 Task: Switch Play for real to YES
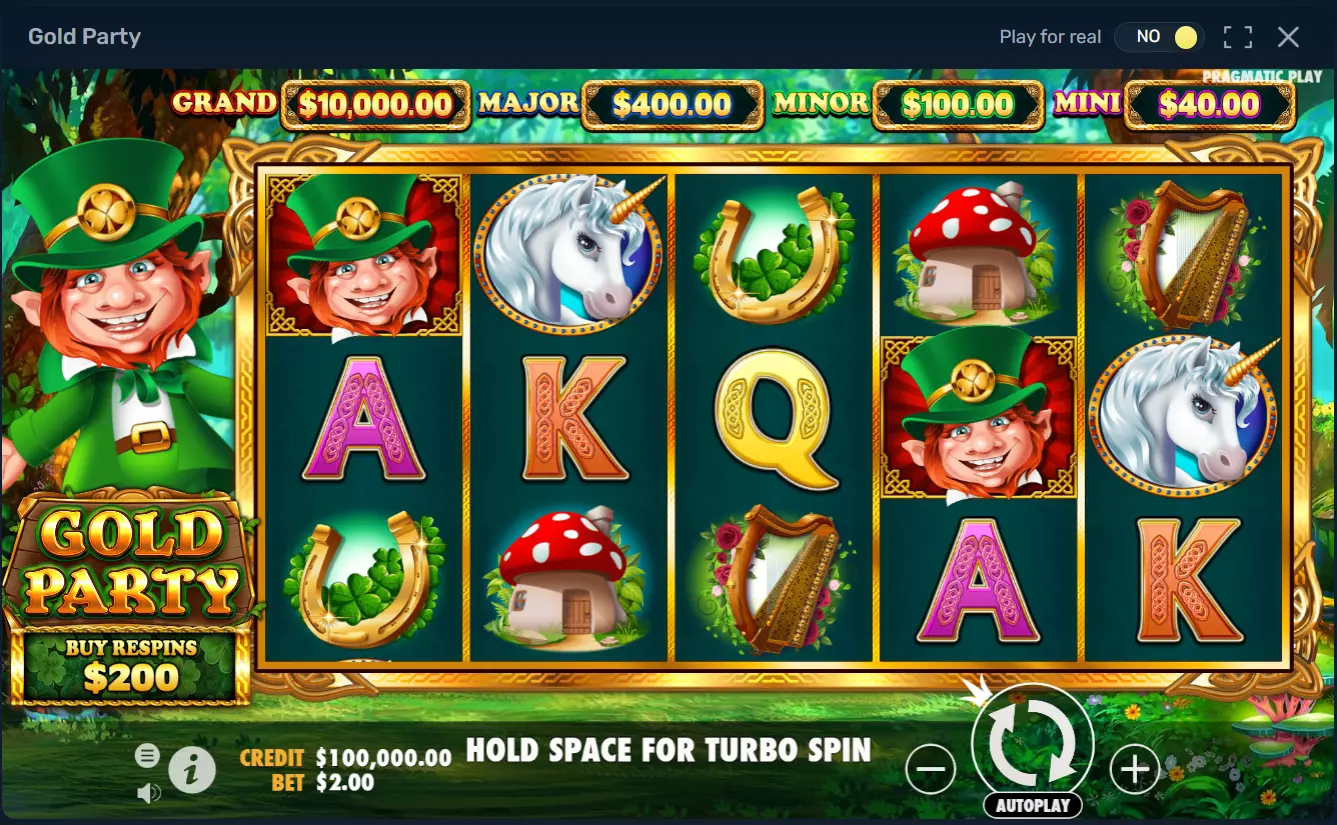1160,36
